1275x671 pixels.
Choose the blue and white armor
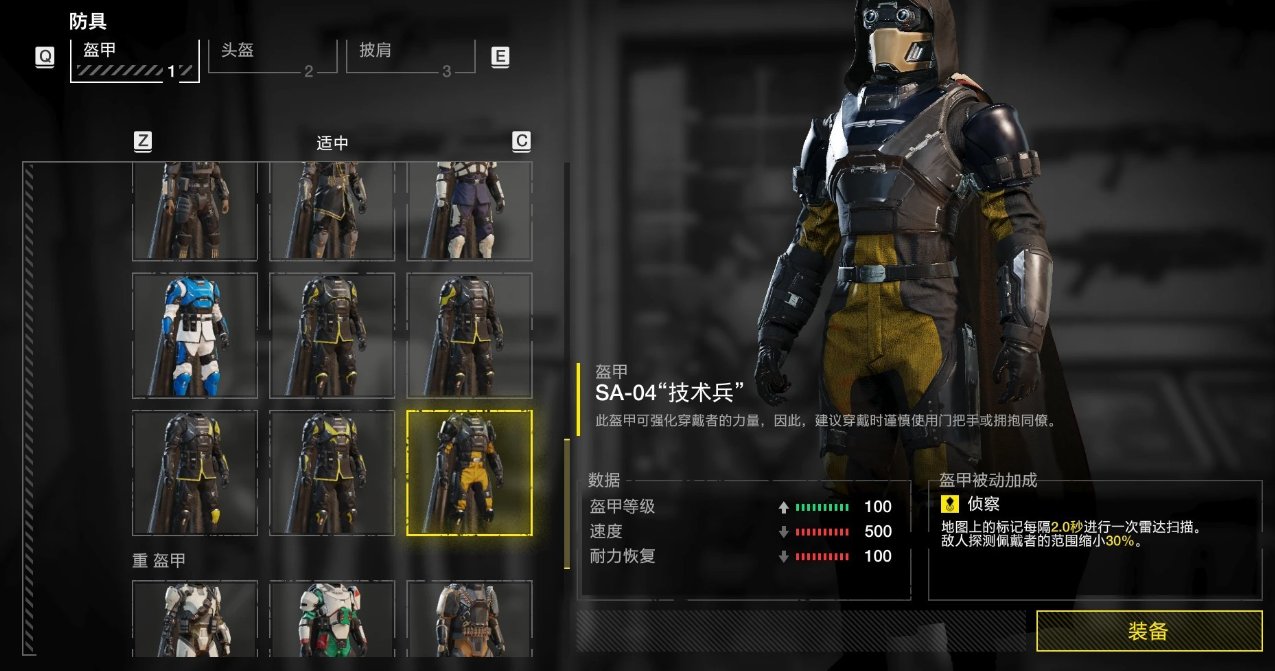195,335
